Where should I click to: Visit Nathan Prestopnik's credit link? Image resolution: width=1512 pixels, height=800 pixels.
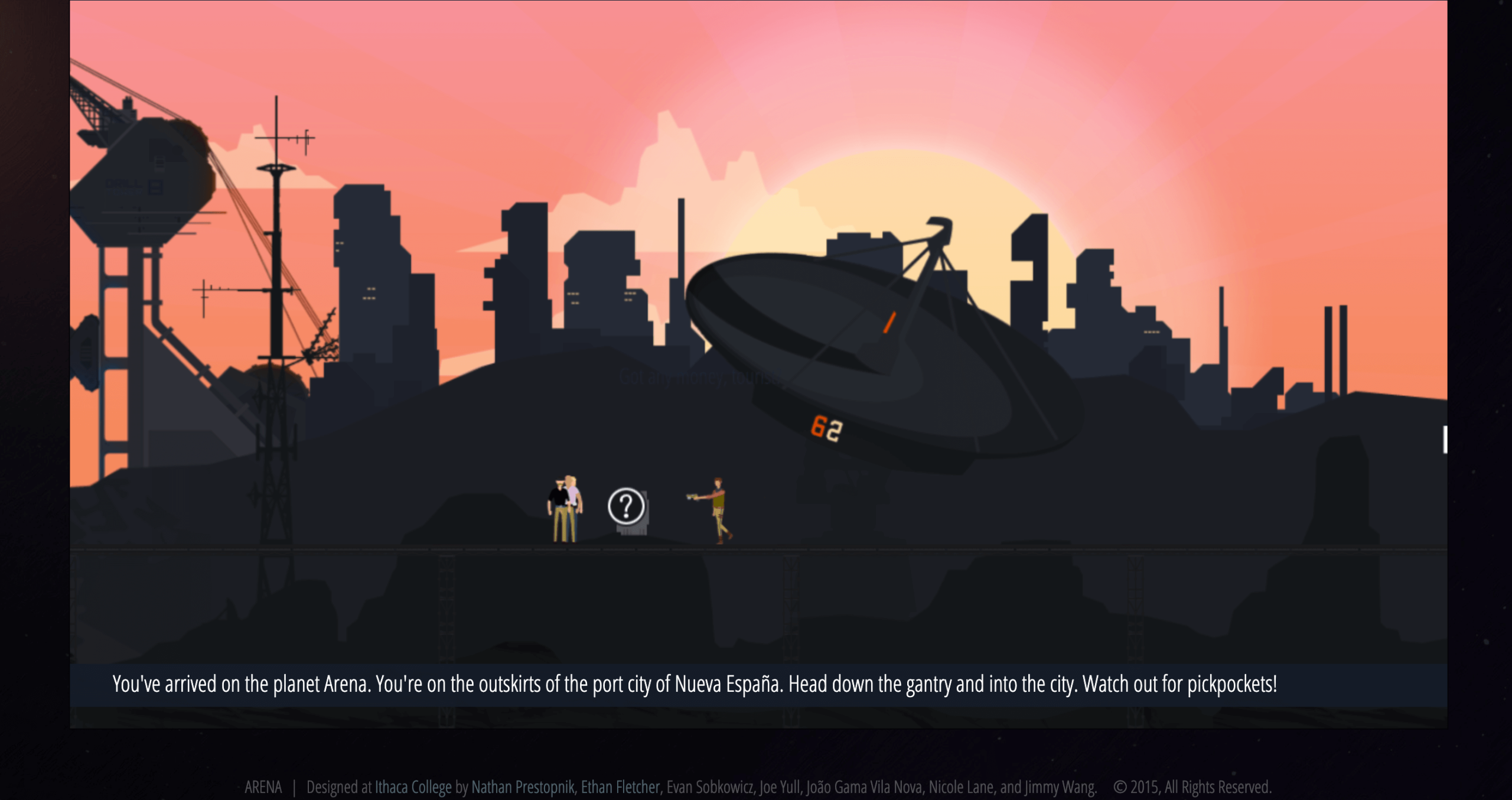tap(522, 787)
